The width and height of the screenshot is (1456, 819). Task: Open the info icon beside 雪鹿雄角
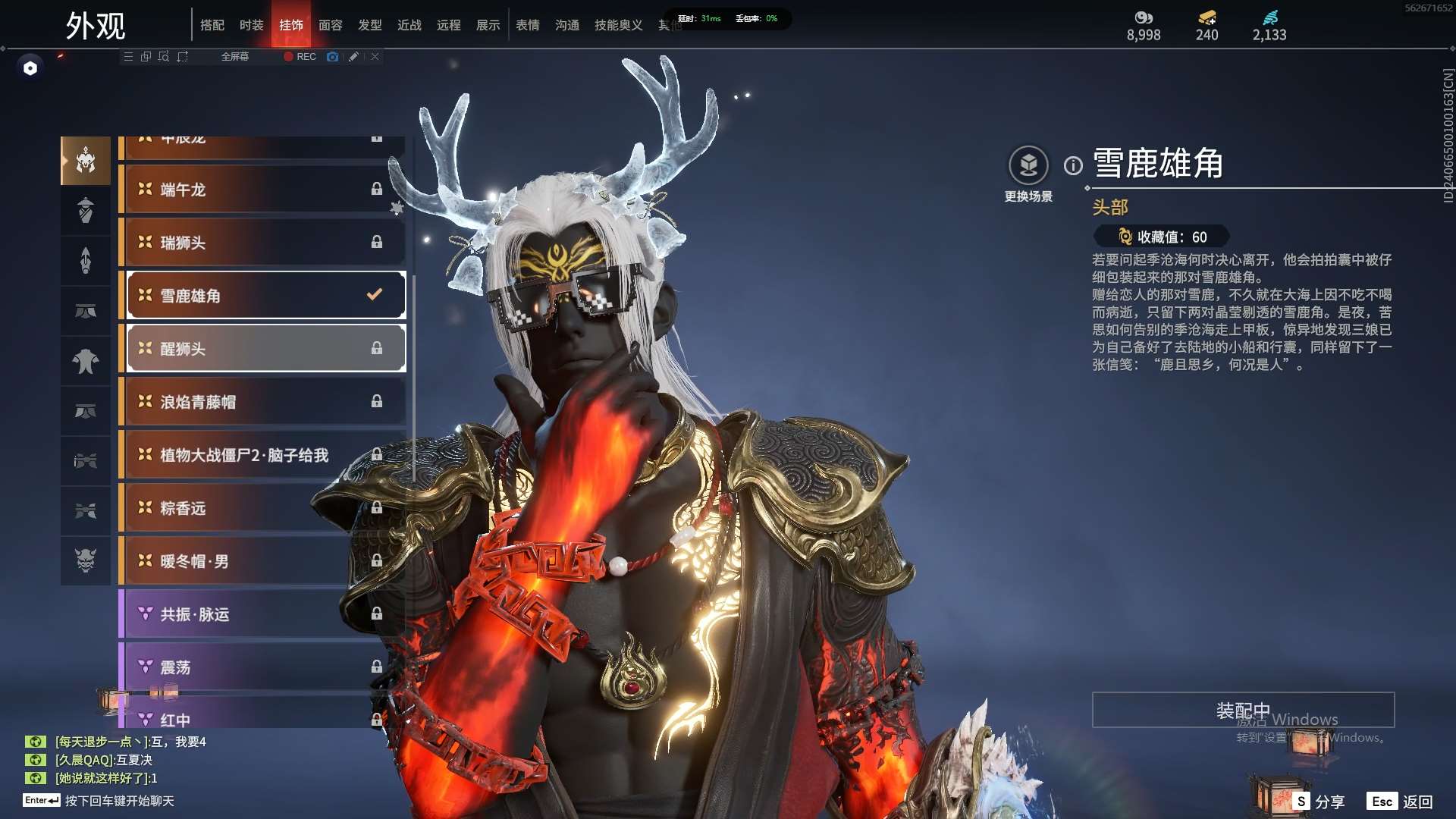click(1073, 165)
